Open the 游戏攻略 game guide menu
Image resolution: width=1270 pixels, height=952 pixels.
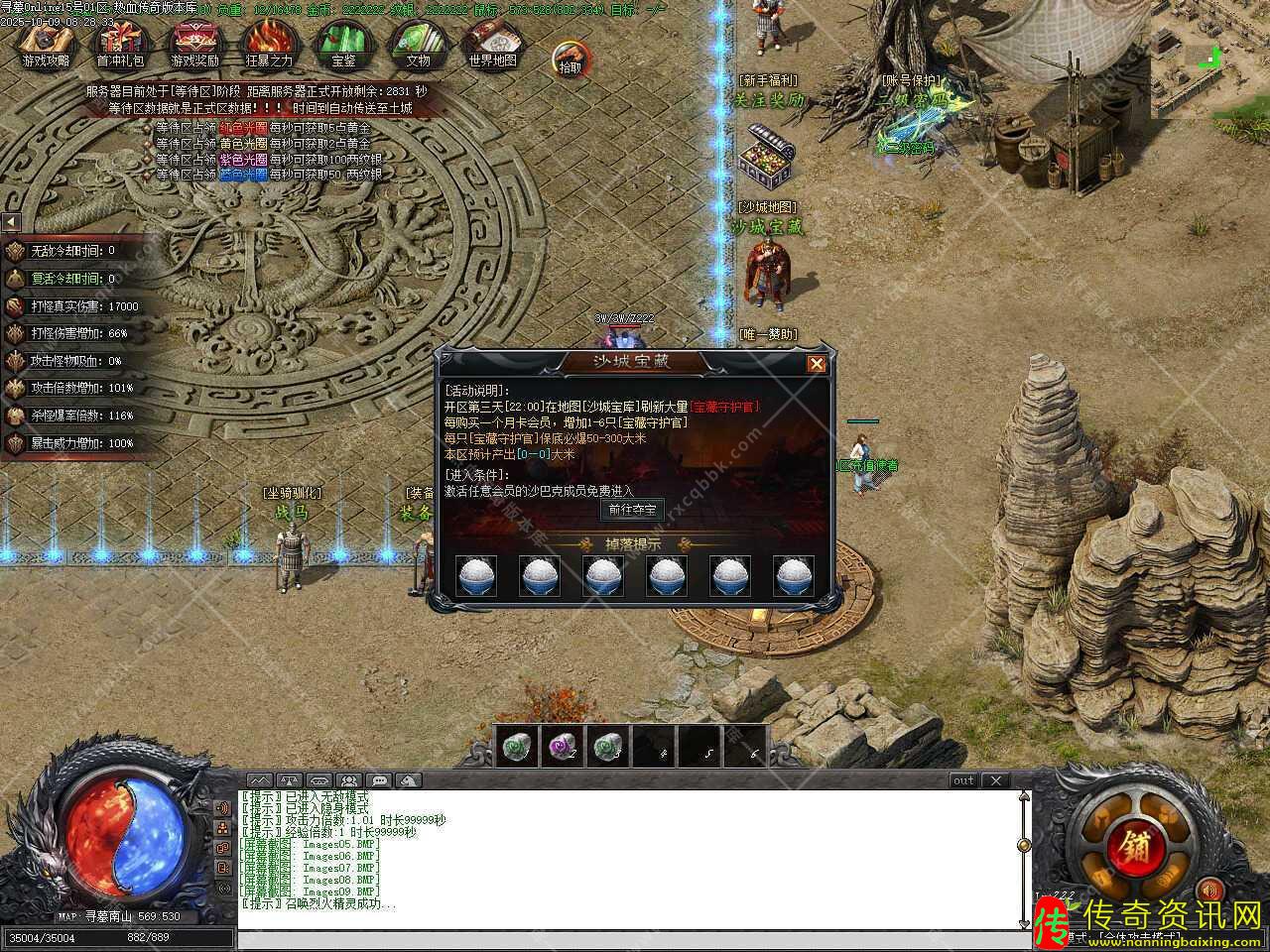click(x=47, y=44)
